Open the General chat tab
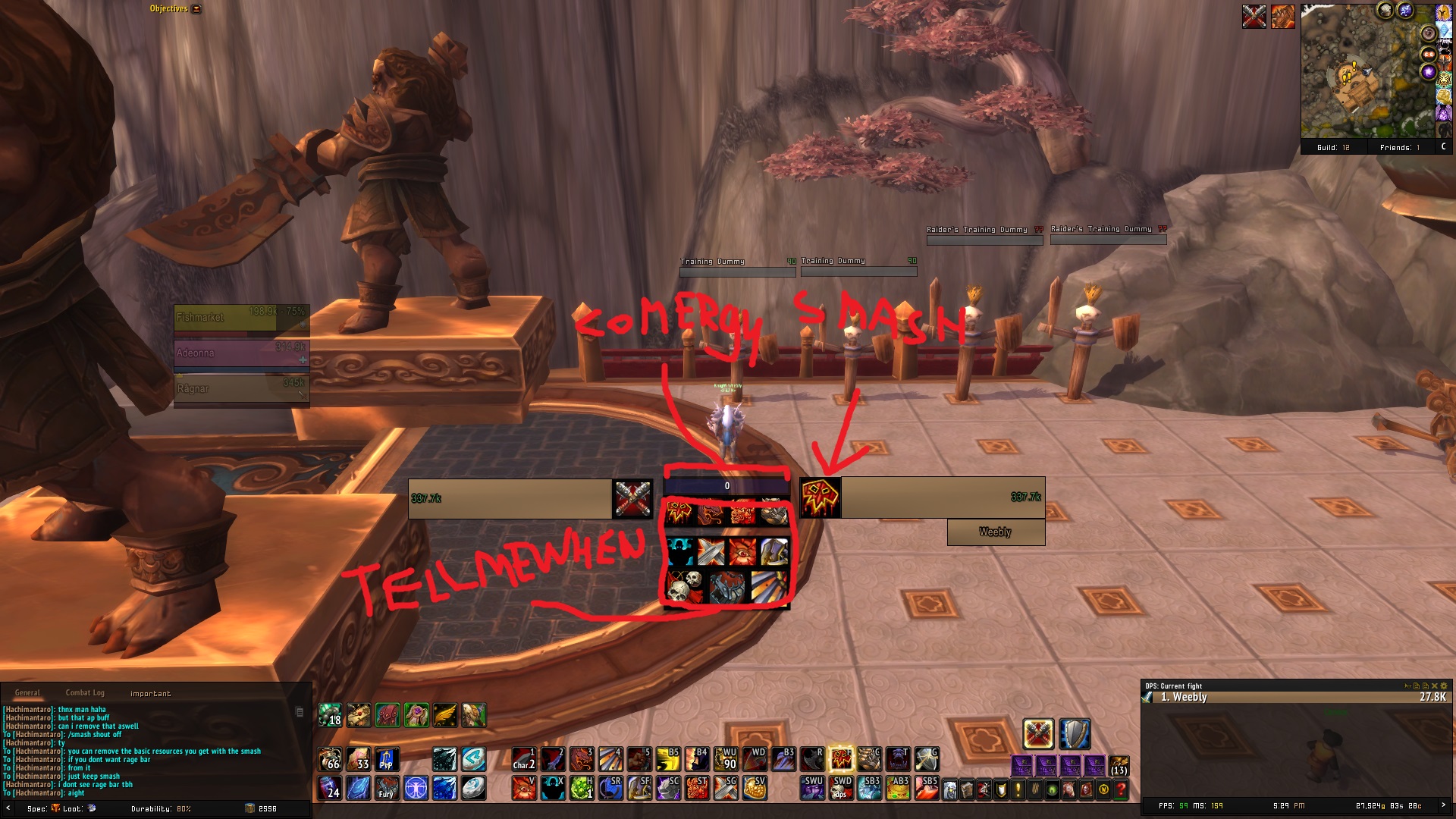Image resolution: width=1456 pixels, height=819 pixels. (27, 693)
